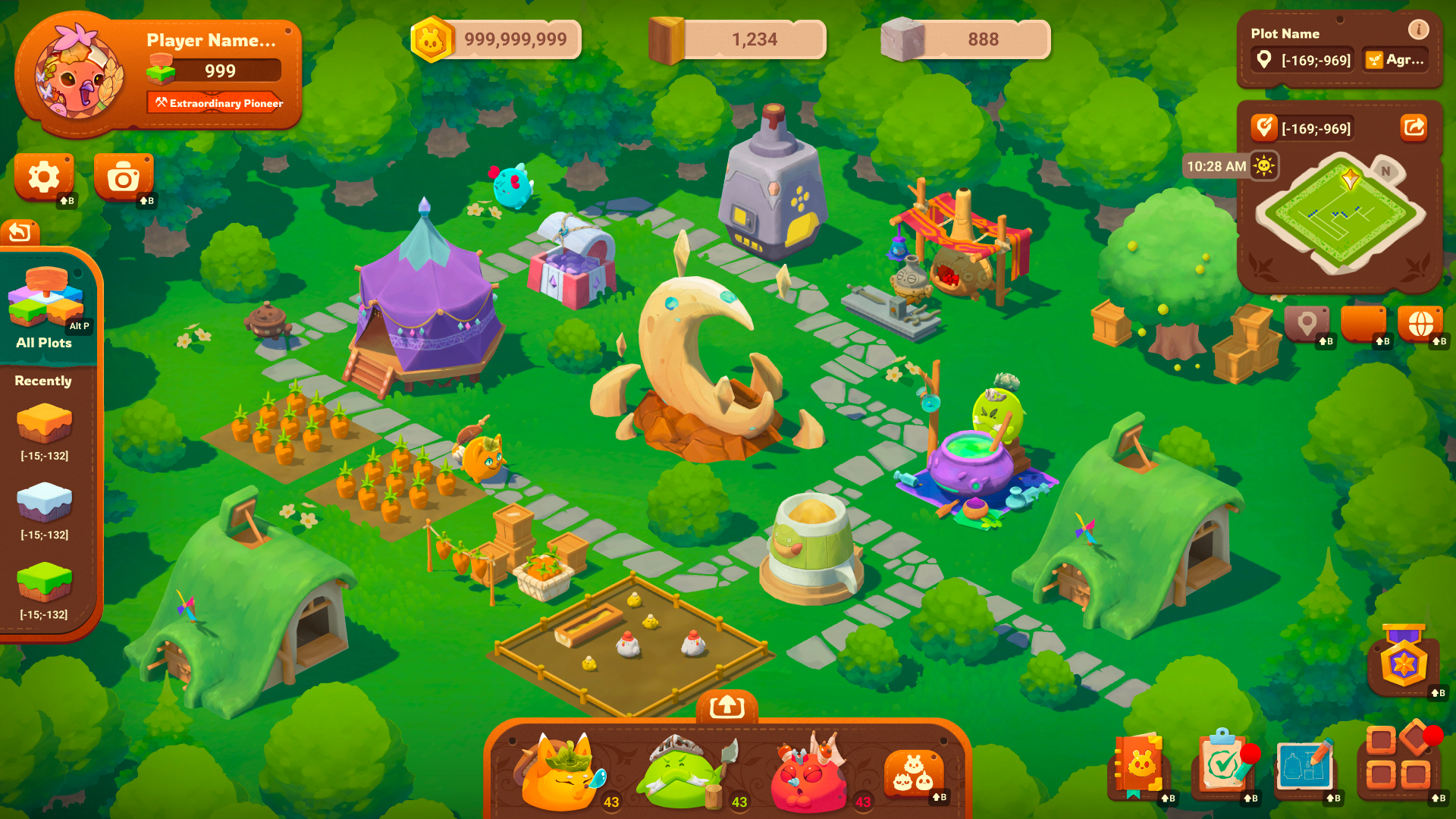
Task: Click the info icon on the Plot Name panel
Action: tap(1417, 31)
